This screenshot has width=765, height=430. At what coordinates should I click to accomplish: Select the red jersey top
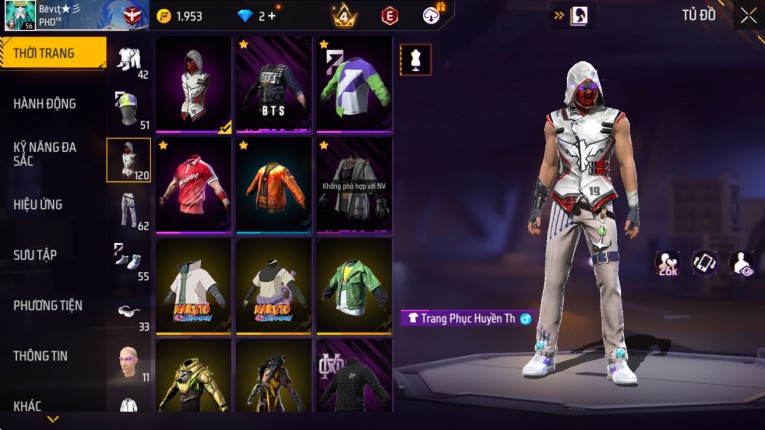point(194,185)
